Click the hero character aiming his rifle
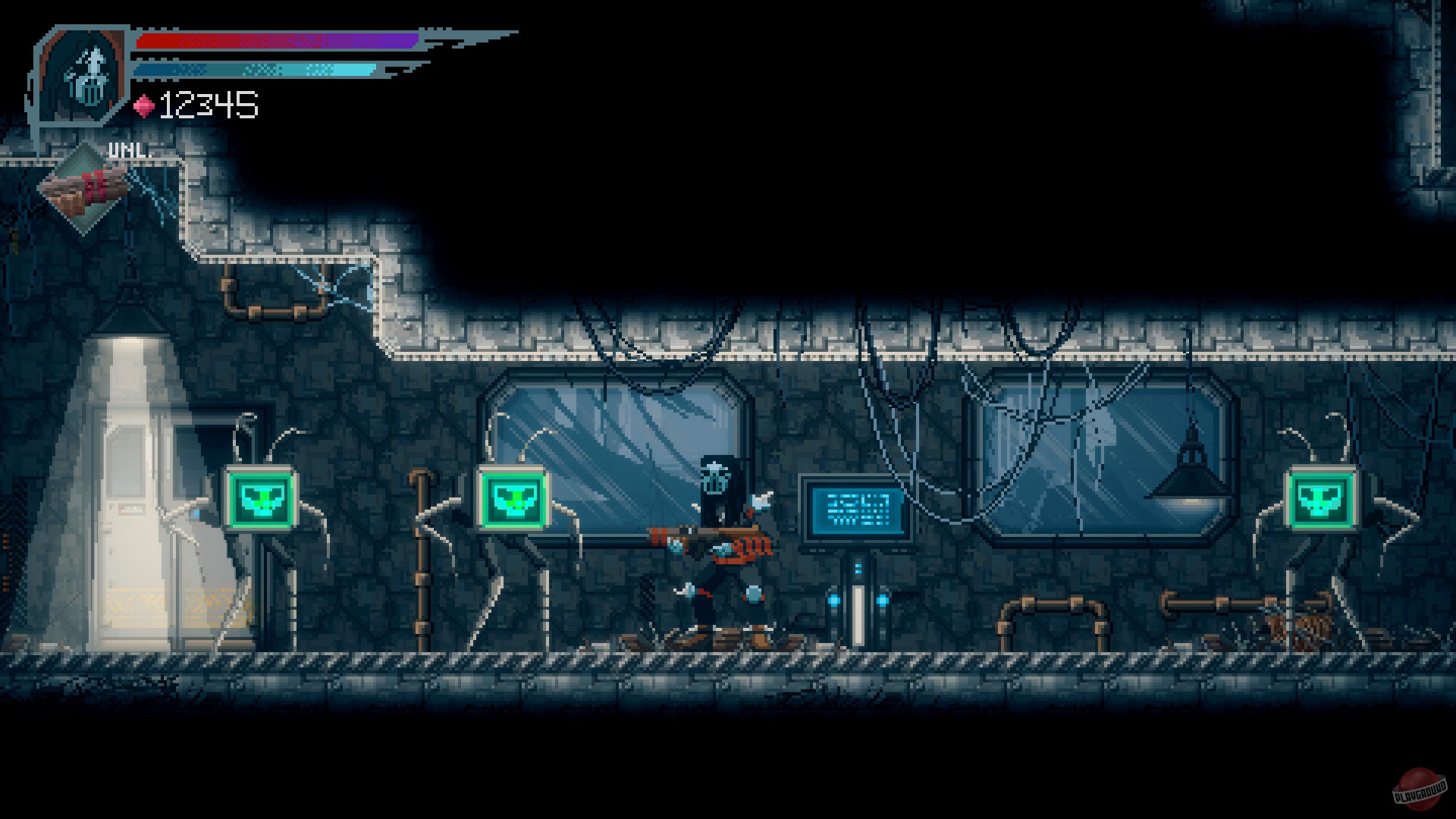This screenshot has width=1456, height=819. pos(717,546)
